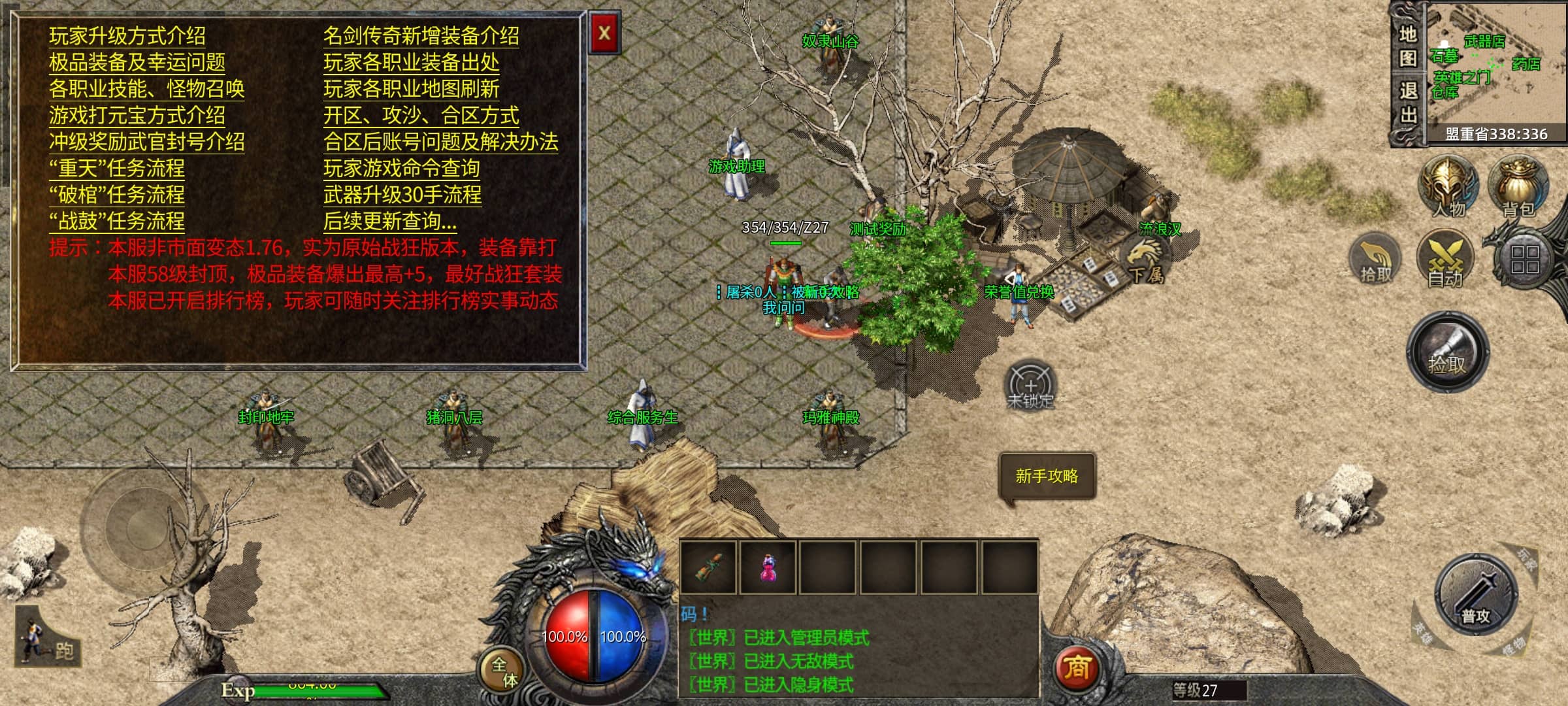
Task: Open the 人物 character helmet icon
Action: pyautogui.click(x=1448, y=188)
